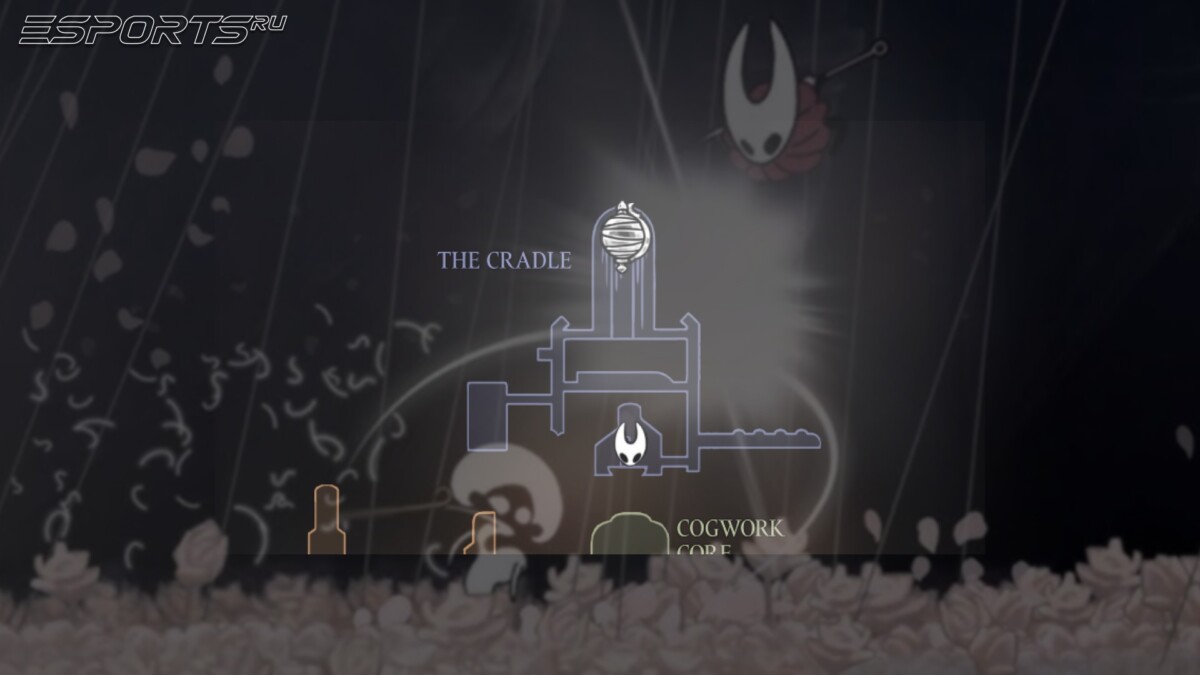The height and width of the screenshot is (675, 1200).
Task: Select Hornet's position marker on the map
Action: (x=631, y=445)
